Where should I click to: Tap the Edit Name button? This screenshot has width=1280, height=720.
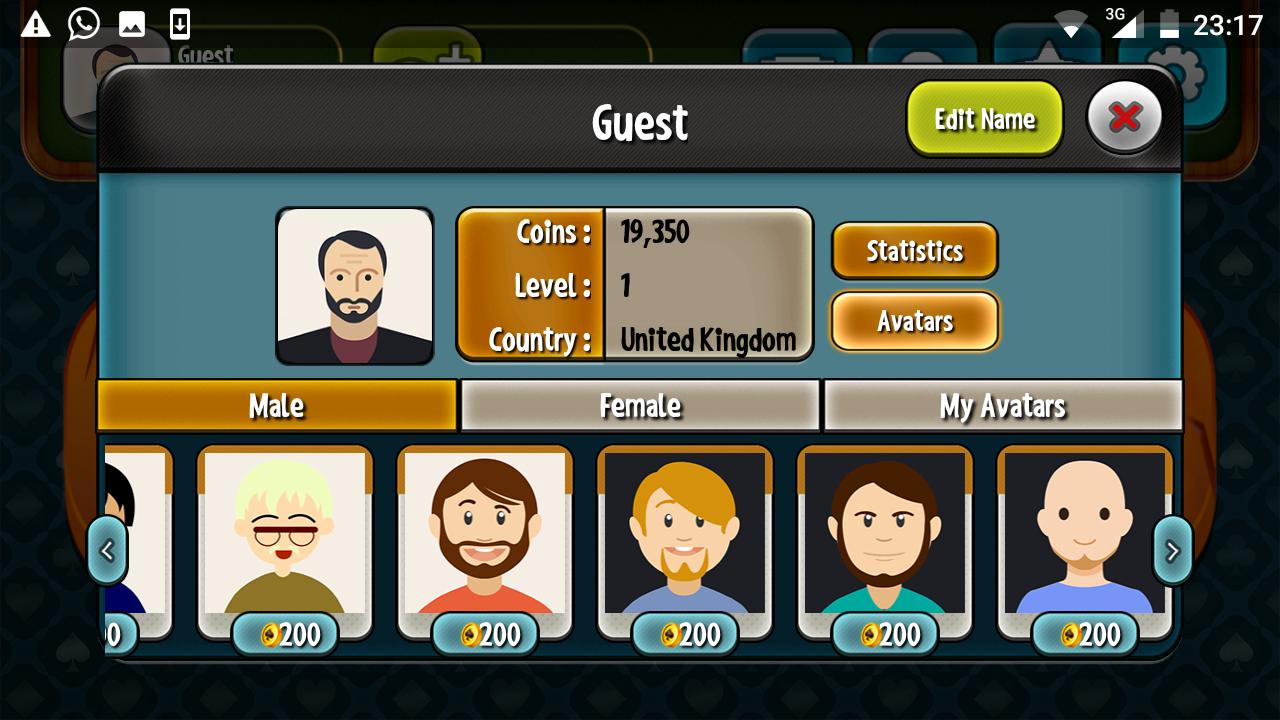[984, 119]
